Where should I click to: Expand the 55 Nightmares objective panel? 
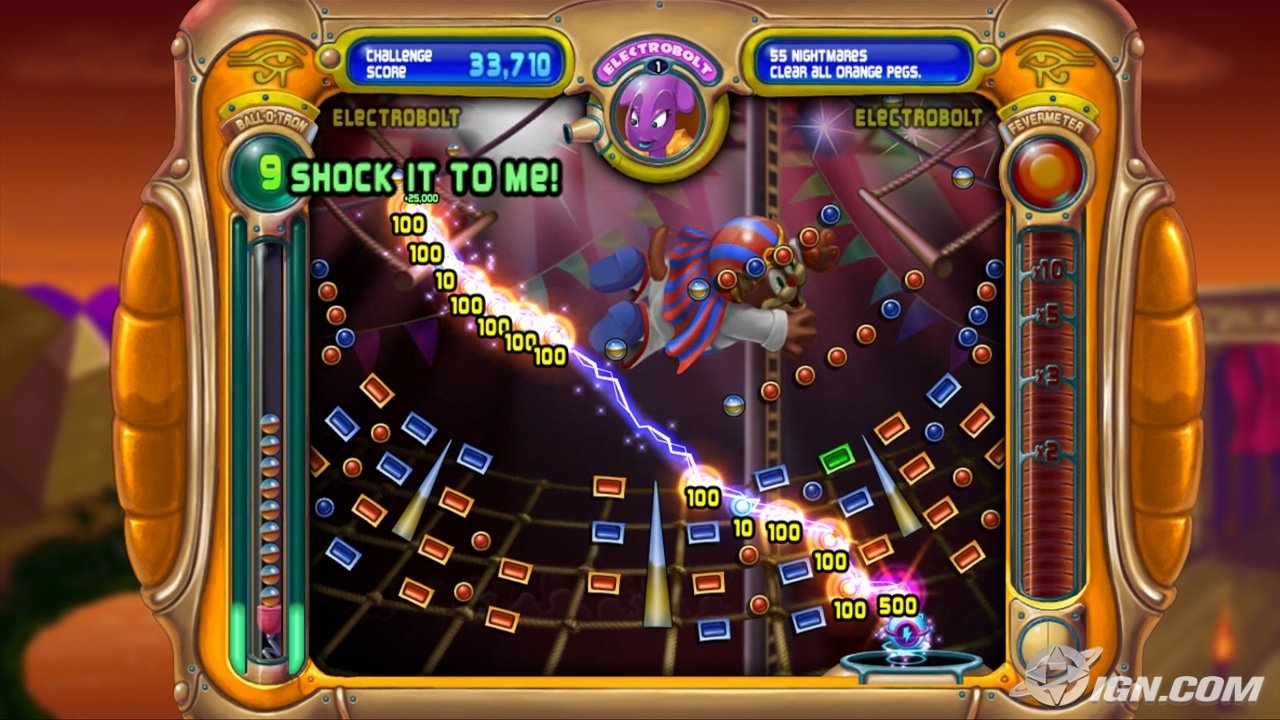tap(860, 56)
